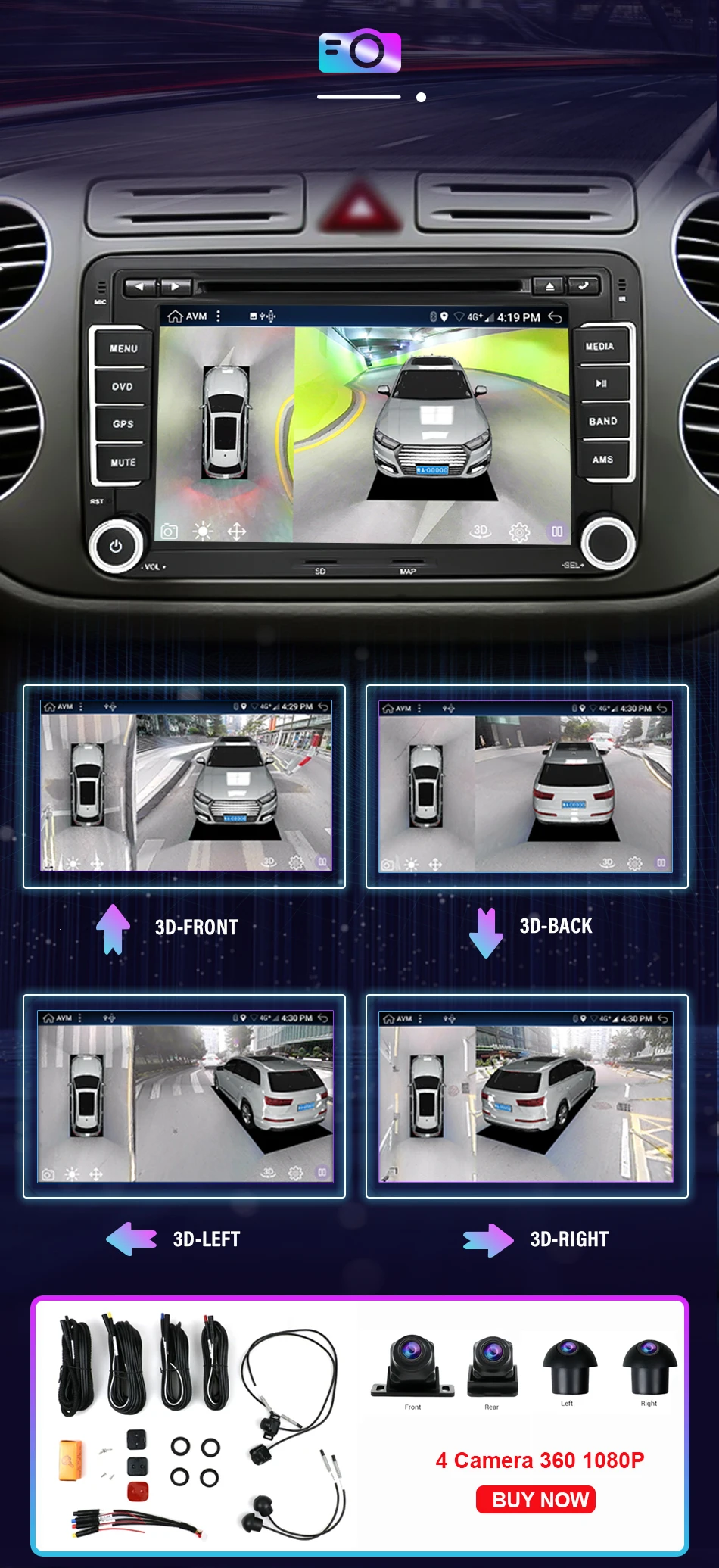The width and height of the screenshot is (719, 1568).
Task: Select the 3D-RIGHT view thumbnail
Action: [527, 1096]
